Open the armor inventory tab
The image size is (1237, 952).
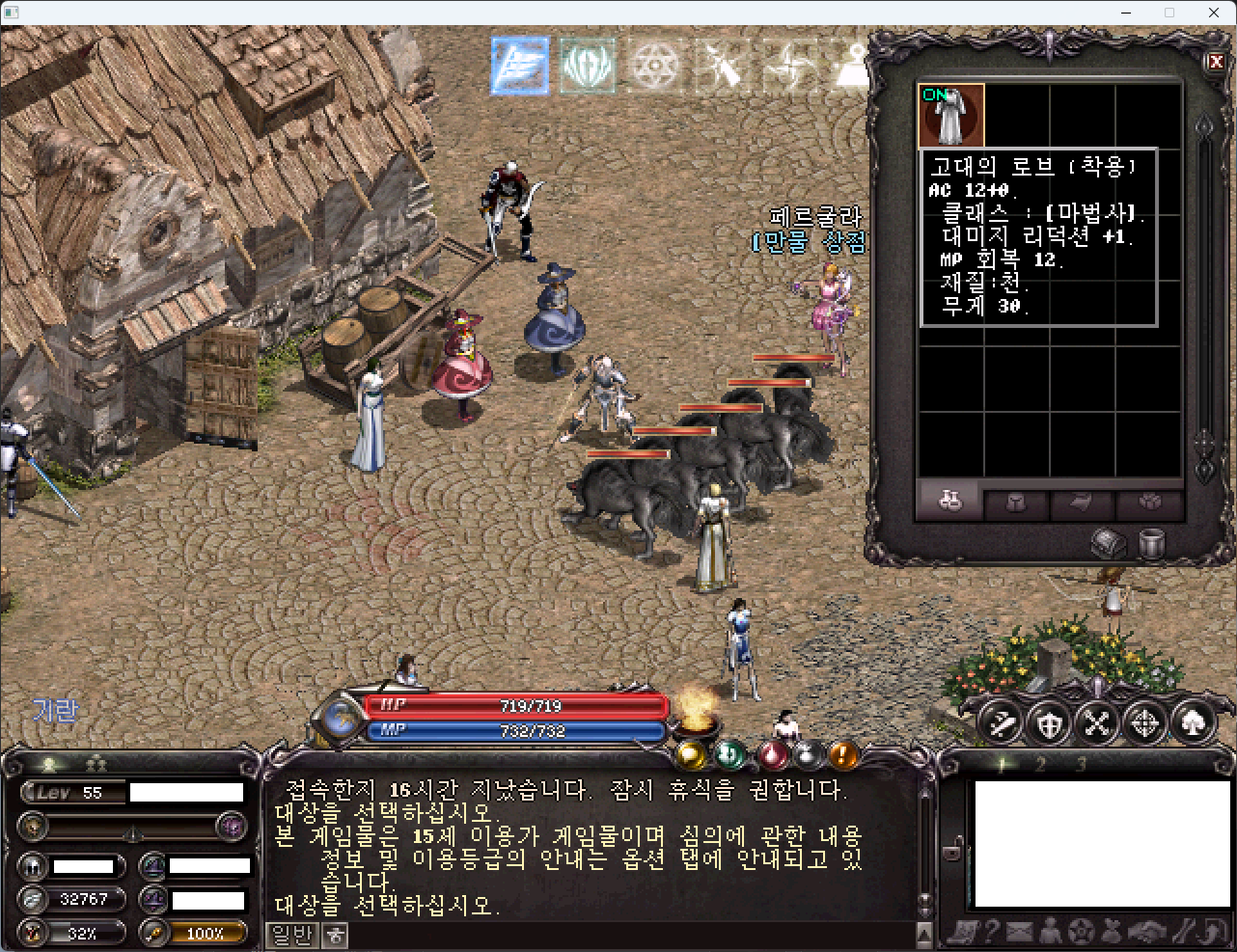tap(1016, 503)
